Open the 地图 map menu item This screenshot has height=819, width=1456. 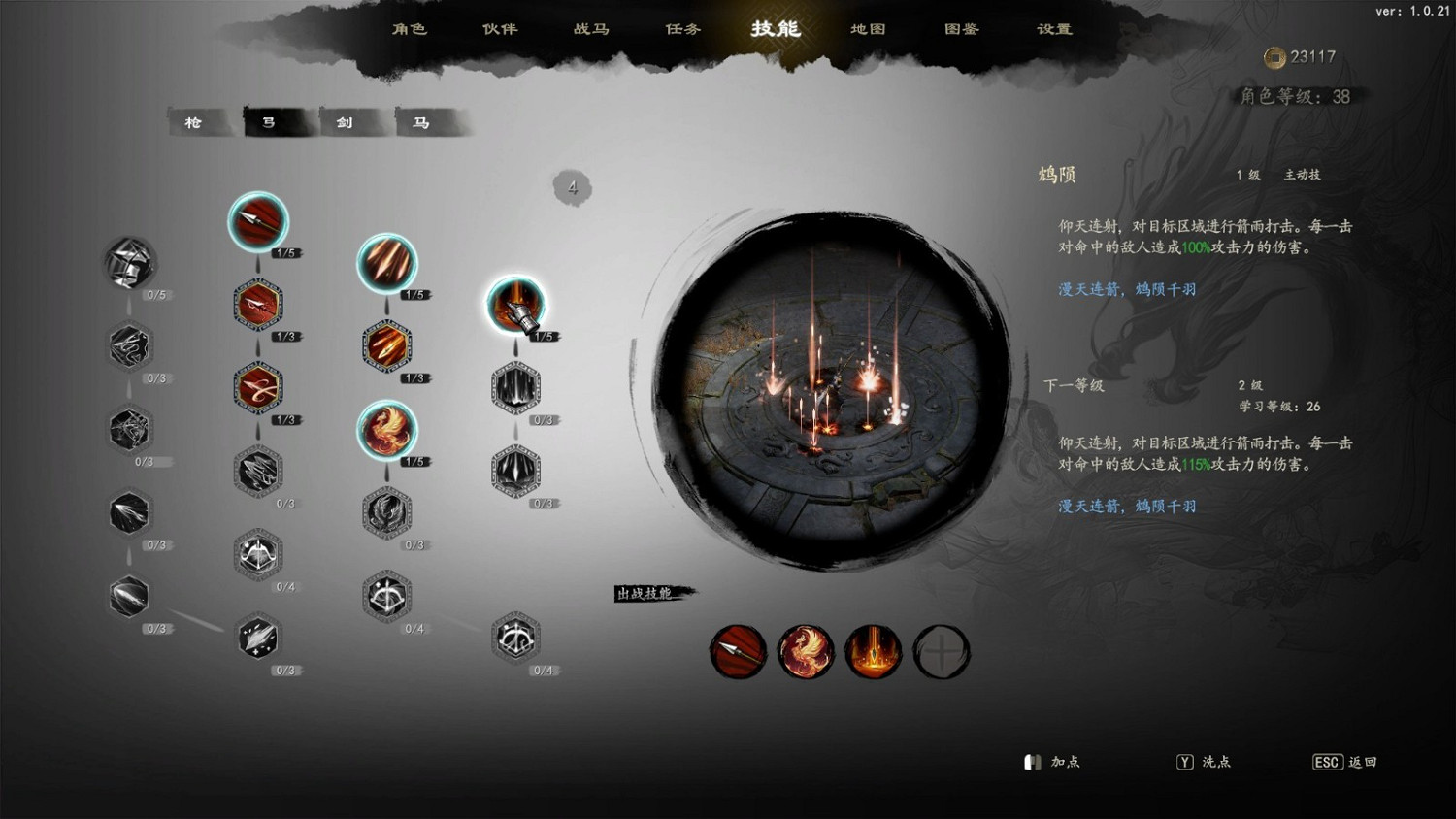(x=867, y=30)
